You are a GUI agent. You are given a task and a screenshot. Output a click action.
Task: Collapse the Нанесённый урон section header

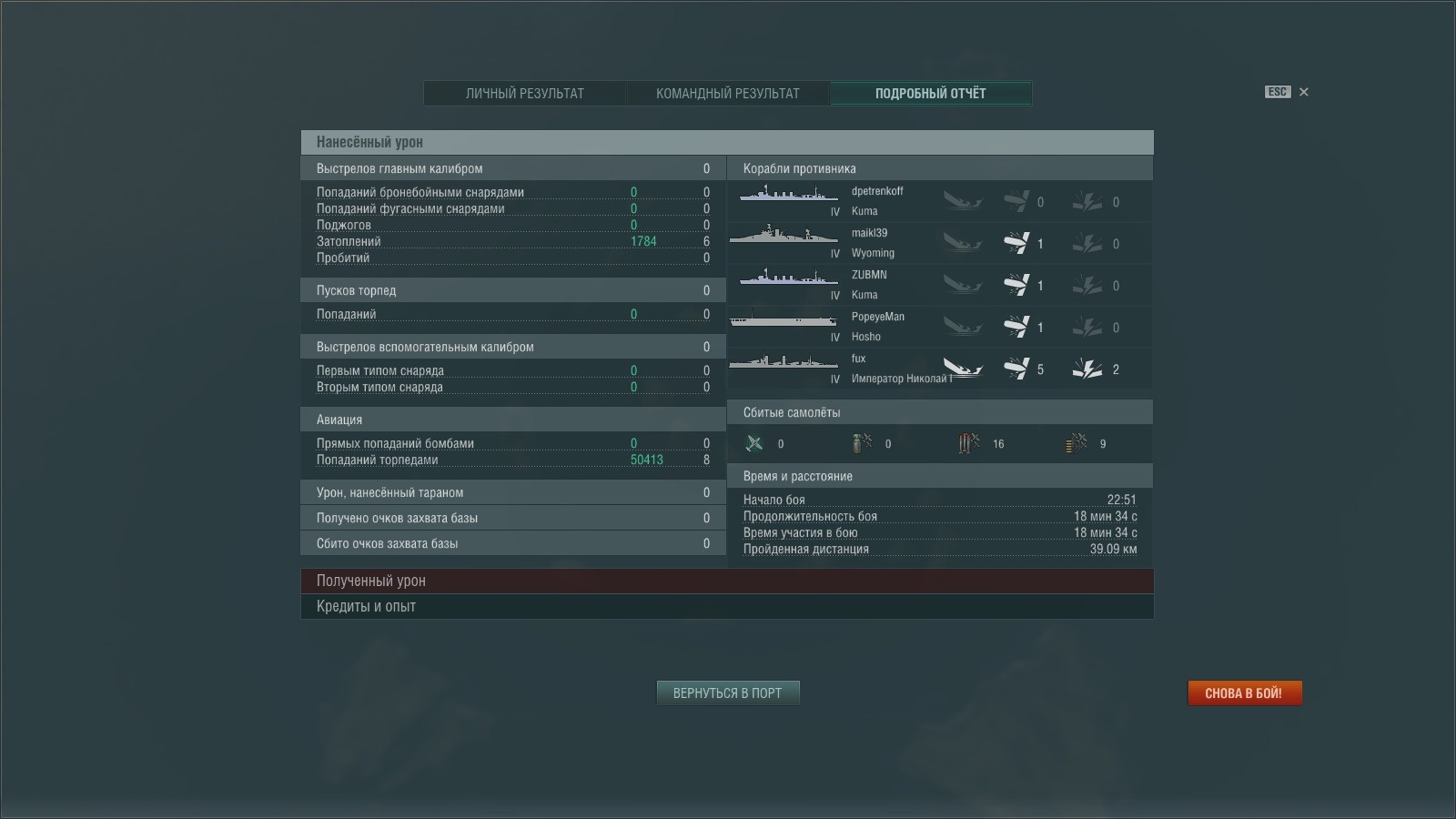pyautogui.click(x=726, y=142)
